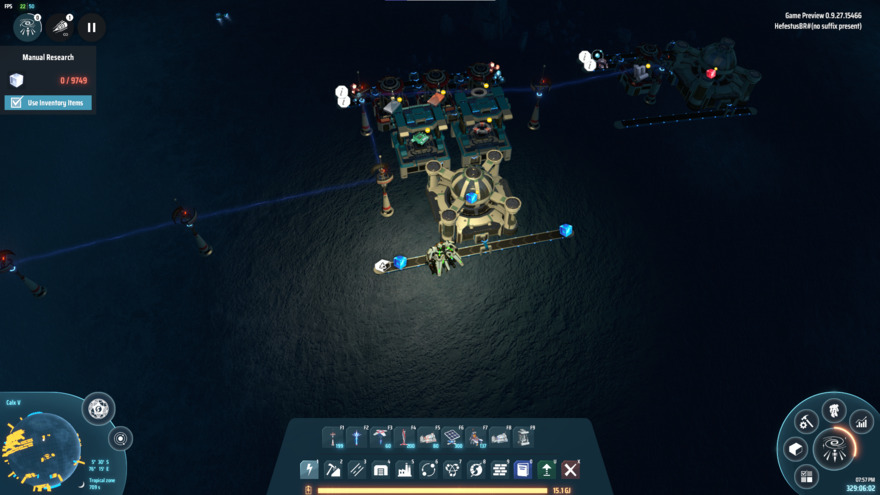Viewport: 880px width, 495px height.
Task: Open the replicator with hammer and gear icon
Action: [806, 422]
